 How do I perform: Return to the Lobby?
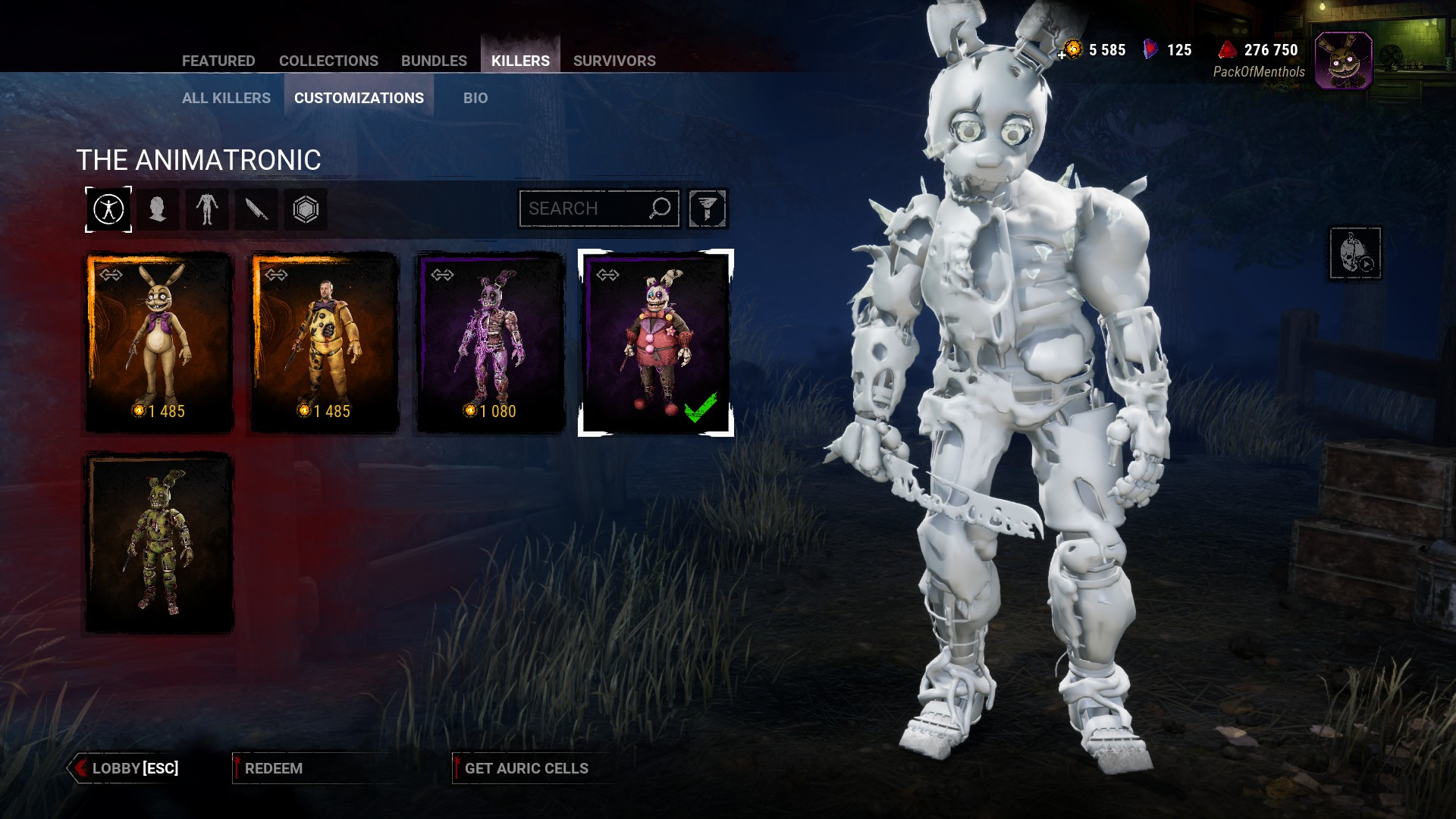pyautogui.click(x=127, y=768)
